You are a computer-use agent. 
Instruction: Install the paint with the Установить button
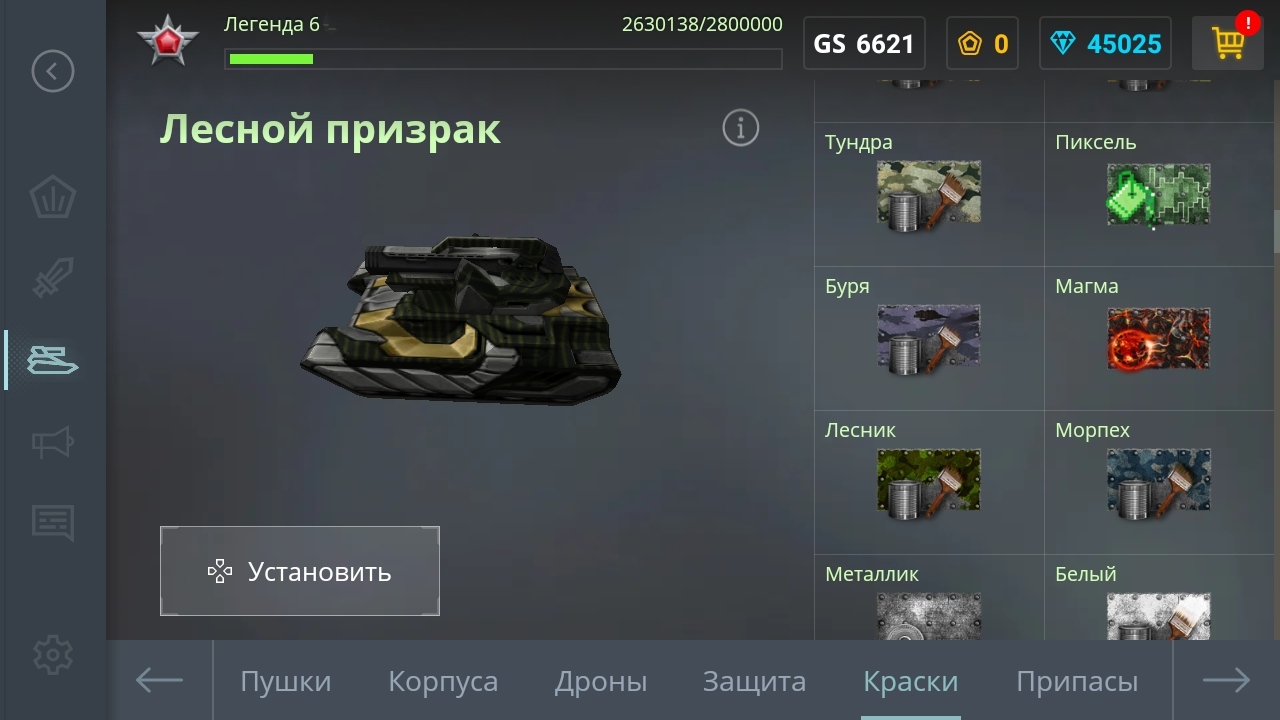click(299, 571)
